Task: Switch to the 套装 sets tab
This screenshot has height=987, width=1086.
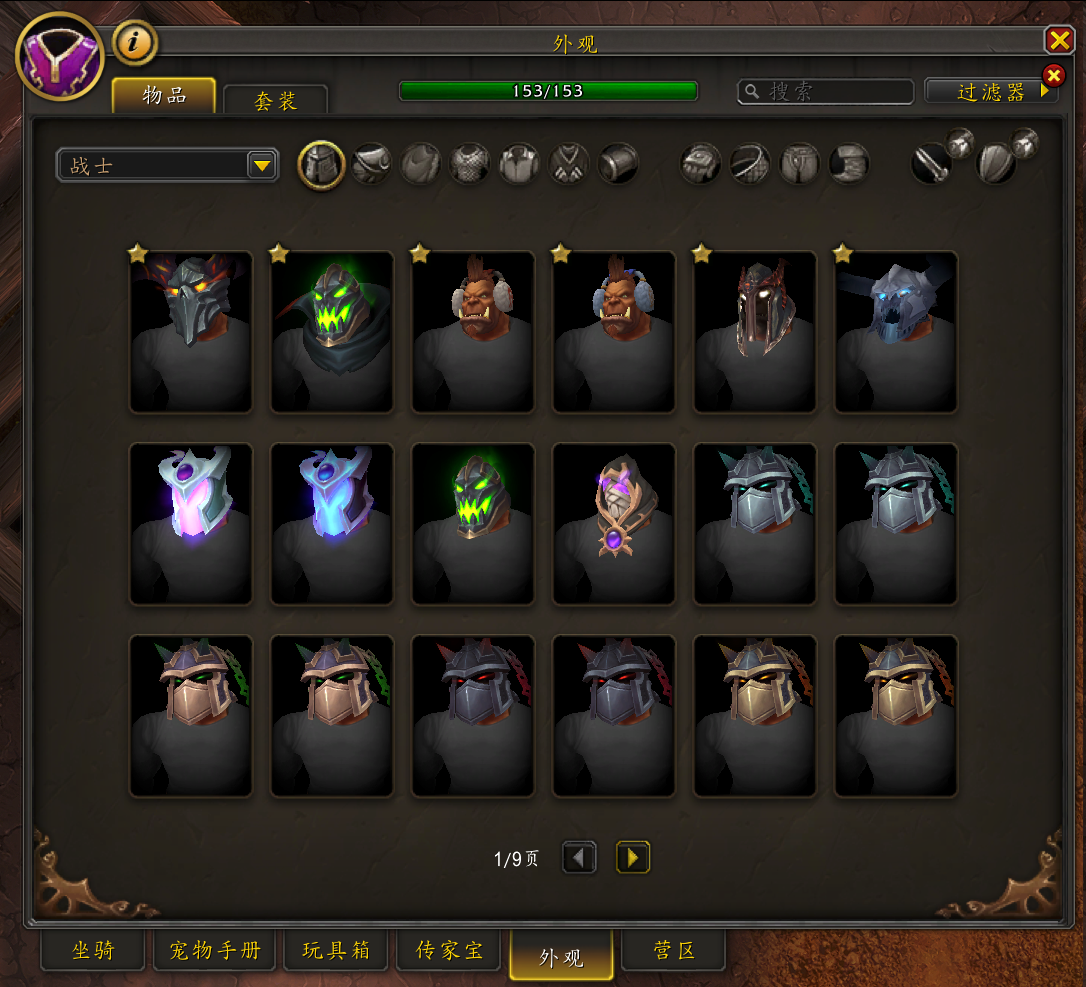Action: point(275,101)
